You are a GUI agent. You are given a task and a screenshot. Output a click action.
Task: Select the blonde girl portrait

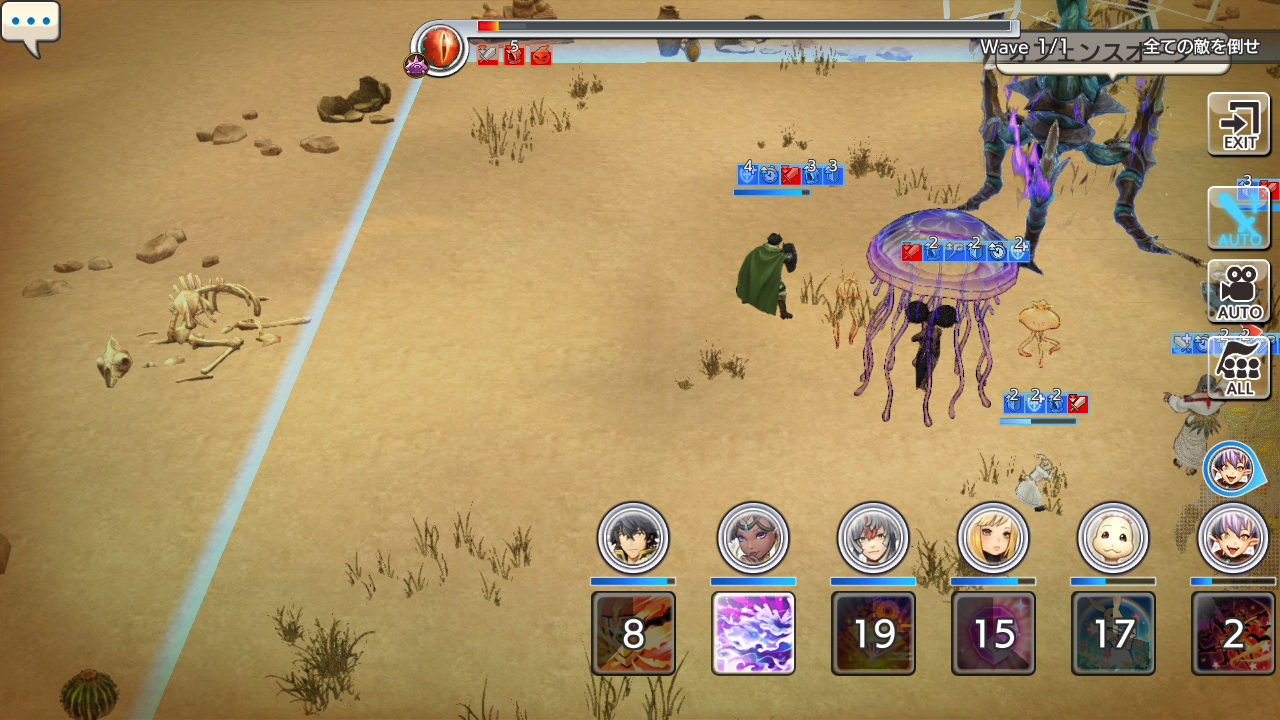(993, 538)
